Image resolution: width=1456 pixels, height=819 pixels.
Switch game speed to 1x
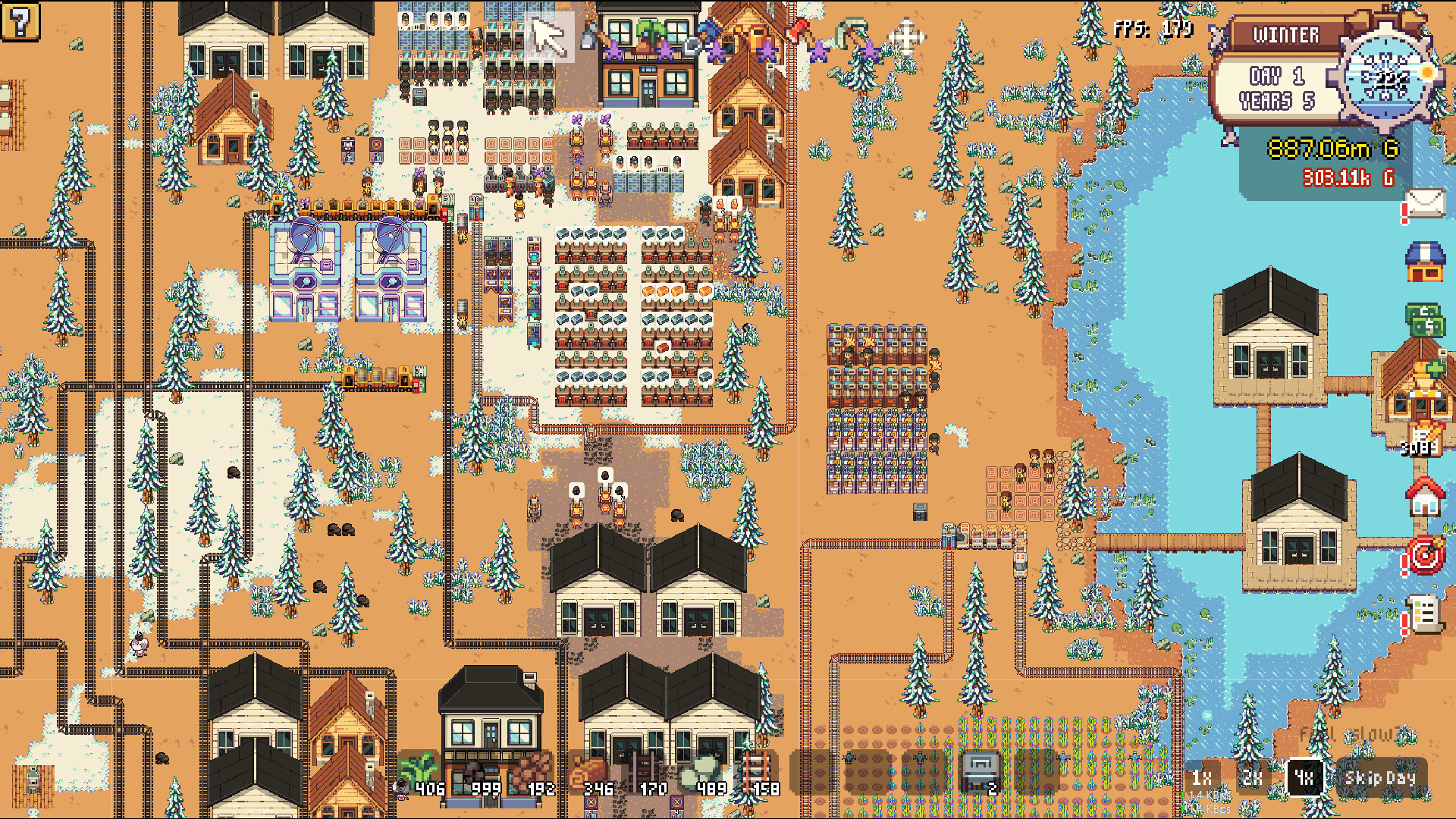(1202, 777)
